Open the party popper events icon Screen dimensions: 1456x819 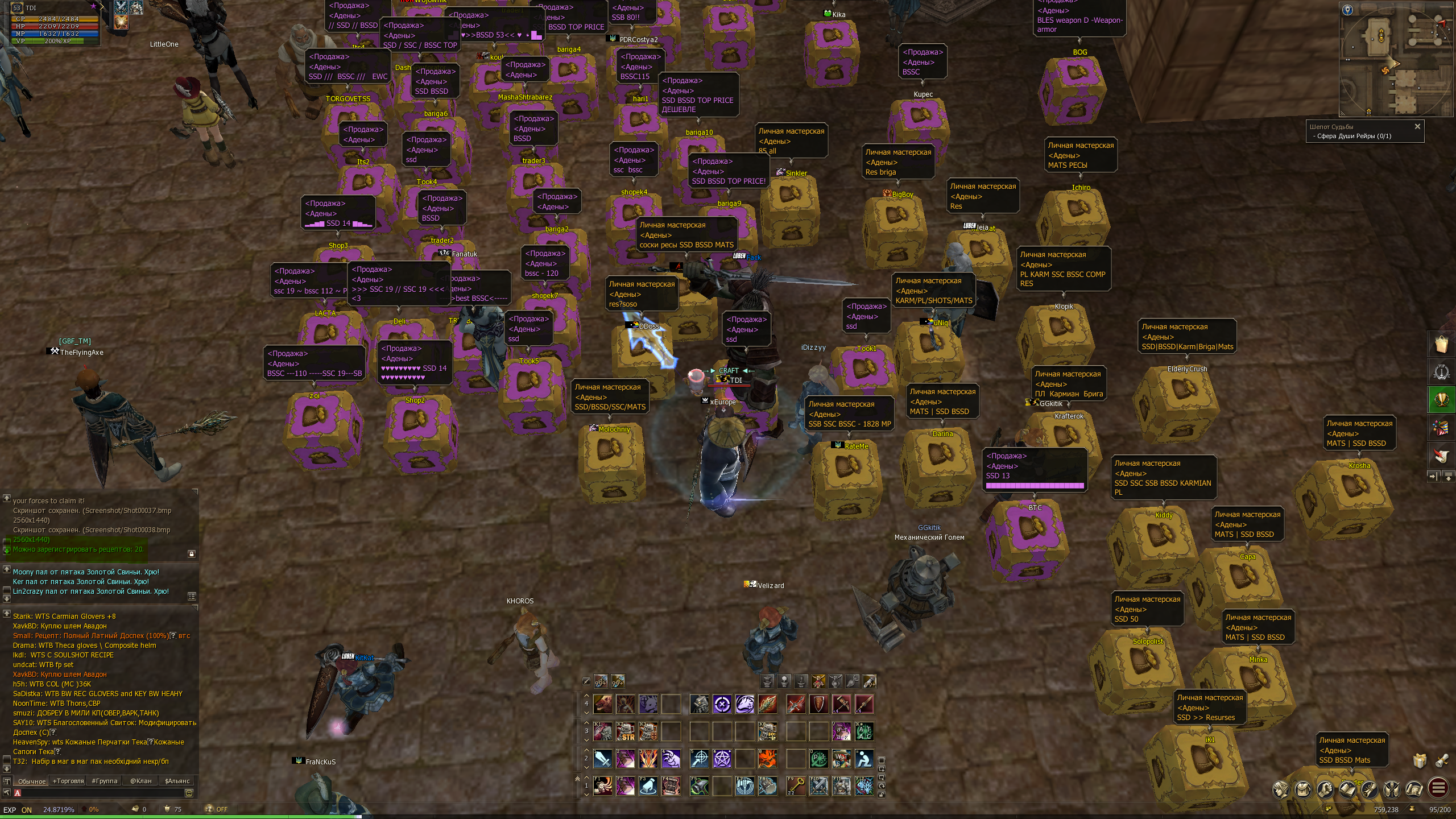click(1442, 428)
